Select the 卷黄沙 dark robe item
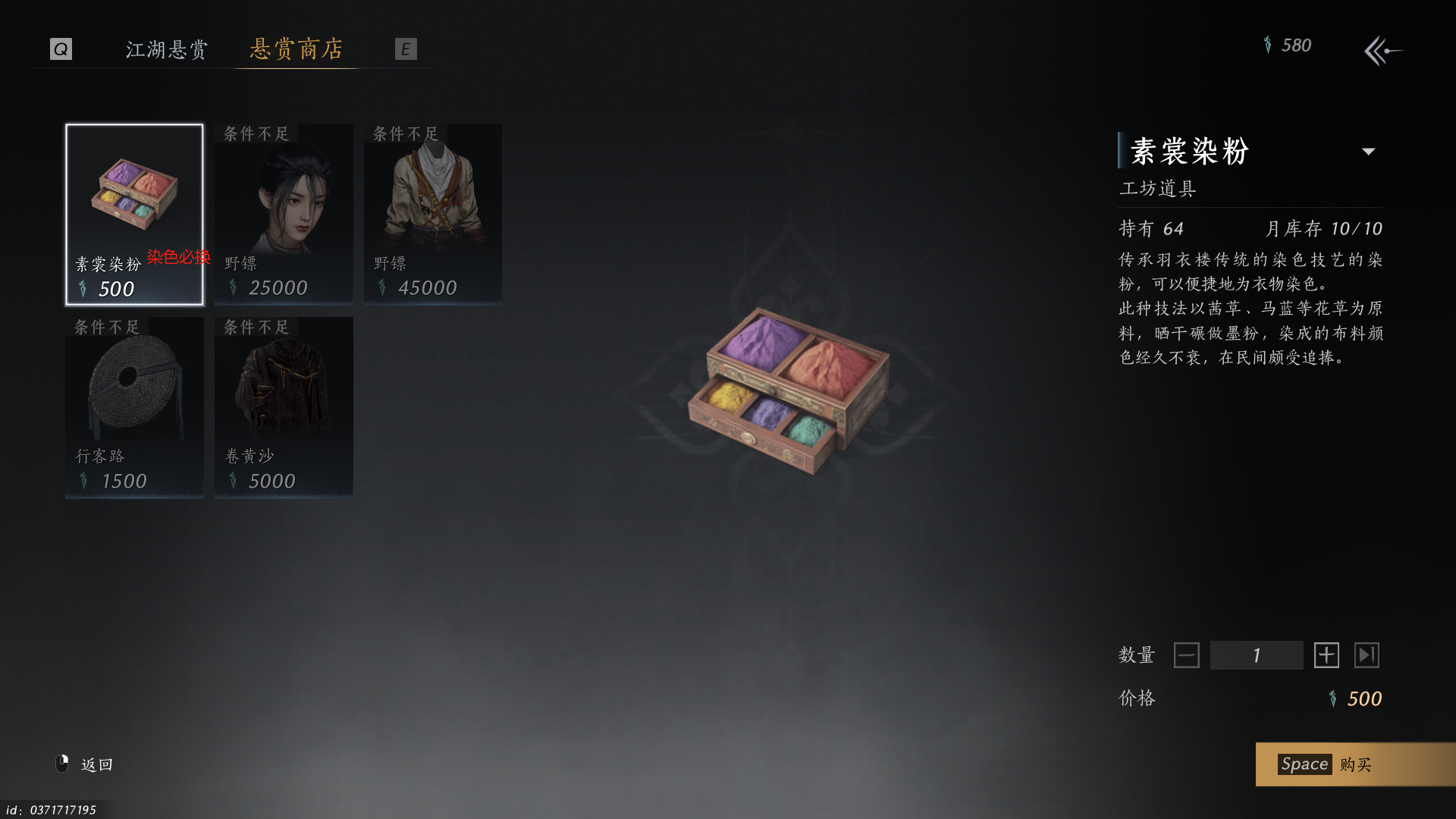This screenshot has height=819, width=1456. pyautogui.click(x=284, y=407)
